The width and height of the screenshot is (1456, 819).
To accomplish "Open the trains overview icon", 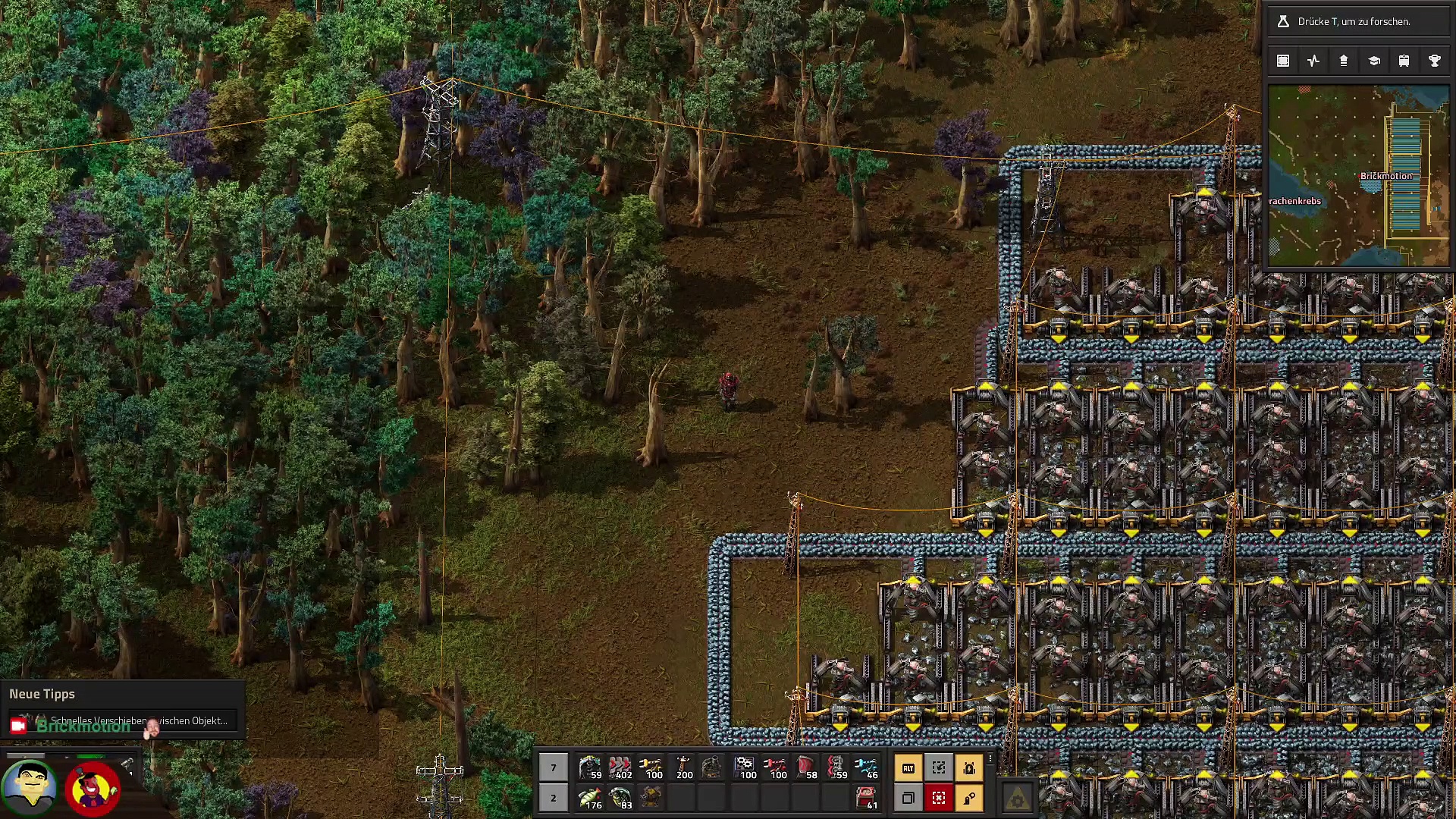I will 1404,61.
